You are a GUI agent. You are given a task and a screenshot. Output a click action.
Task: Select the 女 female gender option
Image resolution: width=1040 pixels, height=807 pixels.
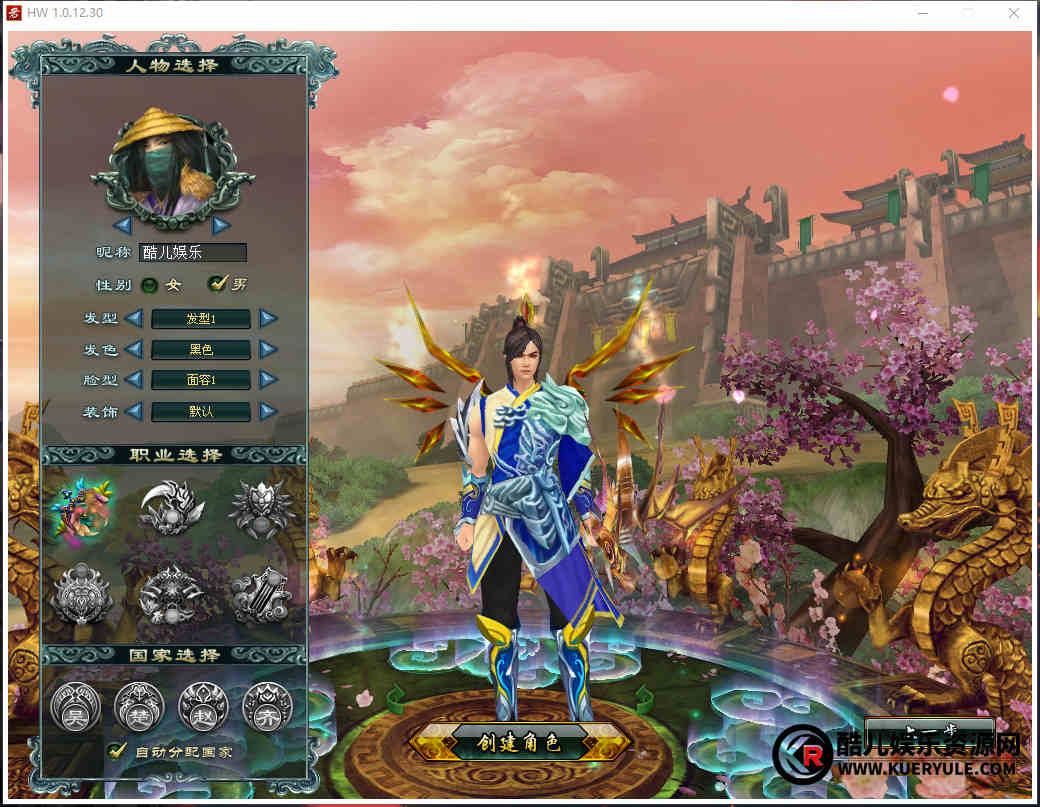[x=150, y=285]
